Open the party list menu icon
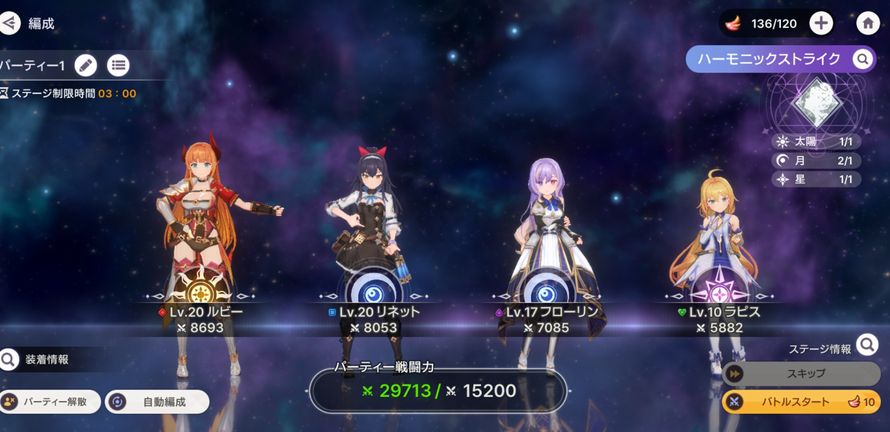 [118, 65]
